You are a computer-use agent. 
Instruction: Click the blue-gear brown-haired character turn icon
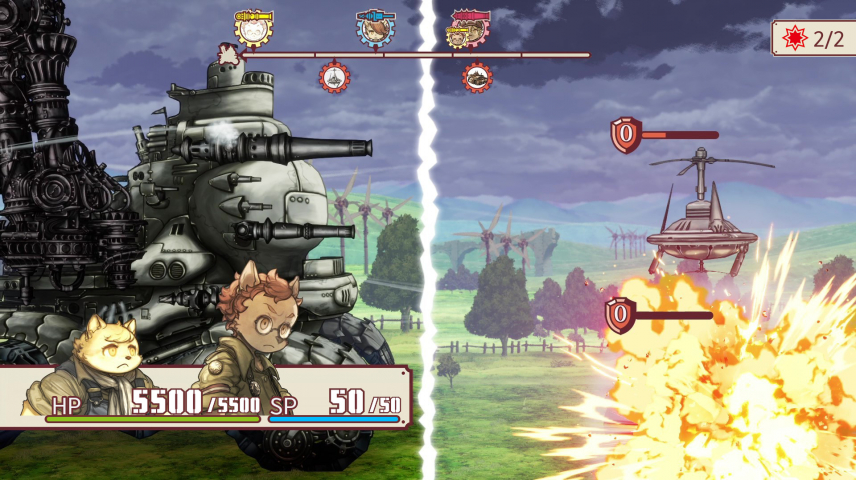tap(376, 30)
